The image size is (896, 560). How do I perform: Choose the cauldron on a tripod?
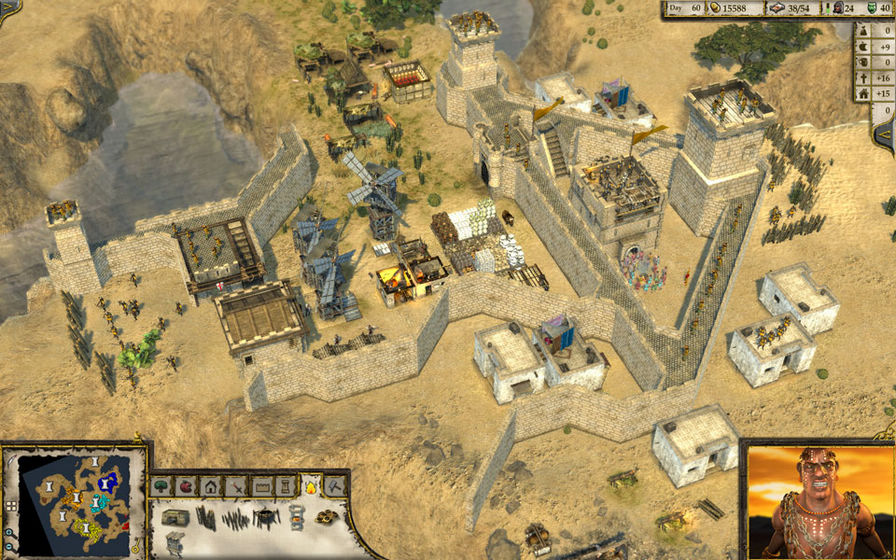tap(265, 517)
